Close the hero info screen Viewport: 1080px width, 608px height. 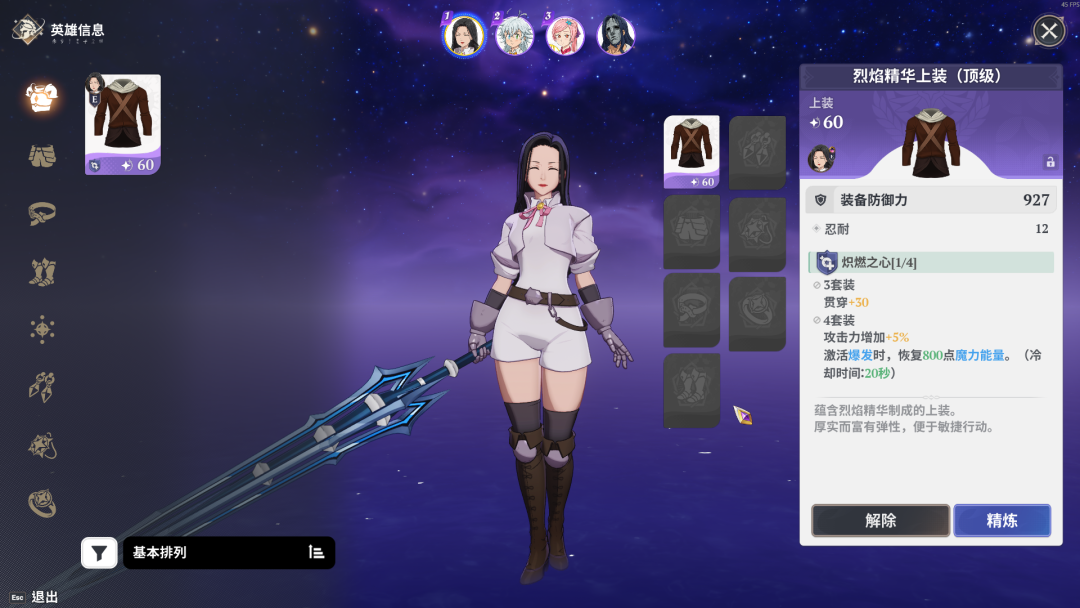(x=1048, y=31)
